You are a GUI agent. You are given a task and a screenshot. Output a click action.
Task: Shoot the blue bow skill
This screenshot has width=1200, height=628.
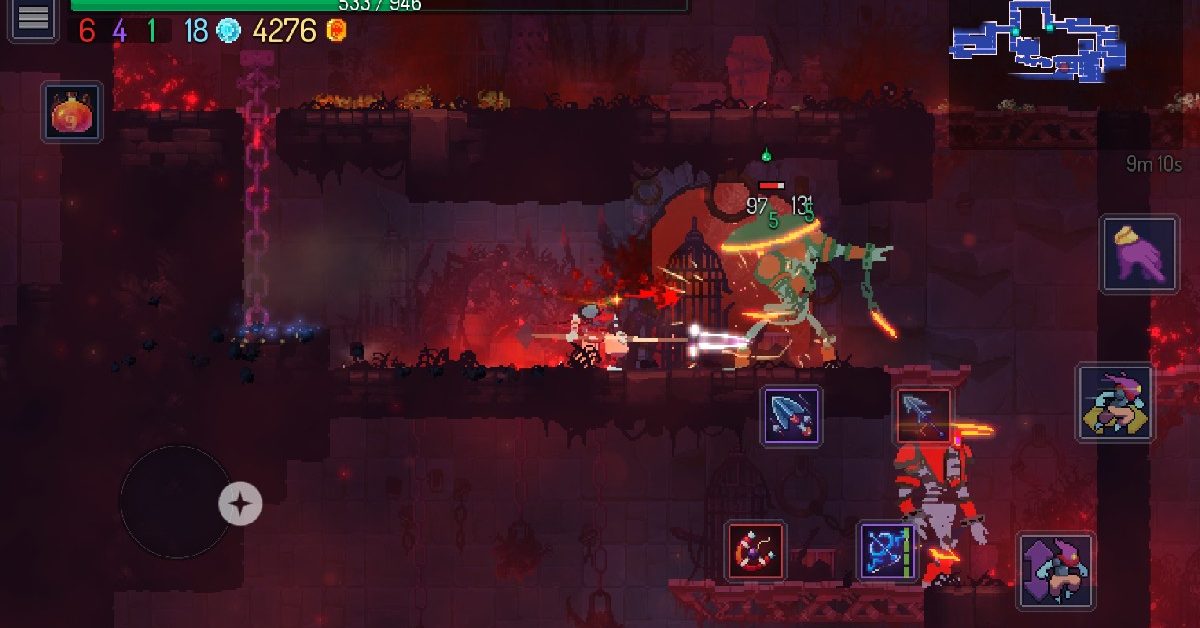pos(888,551)
